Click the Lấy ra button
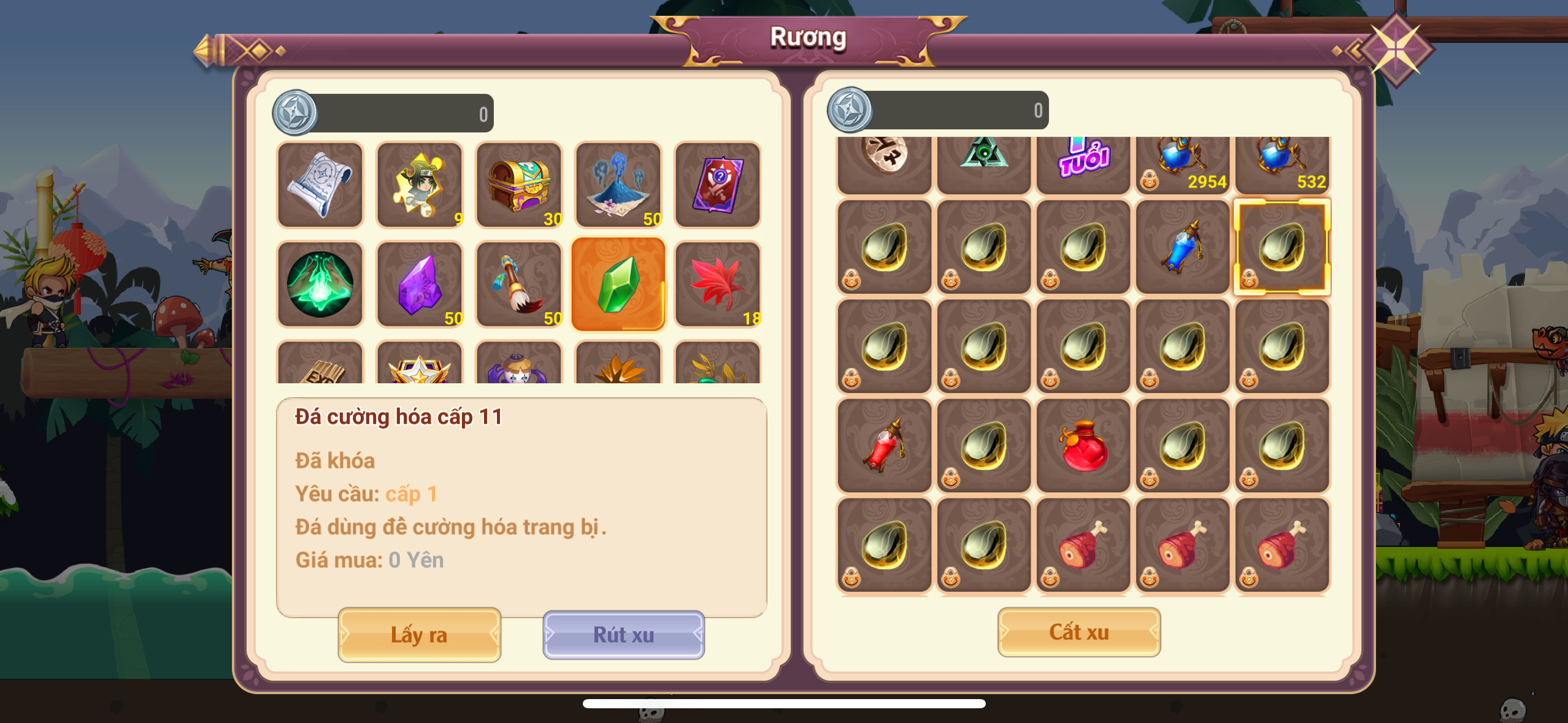 click(419, 635)
